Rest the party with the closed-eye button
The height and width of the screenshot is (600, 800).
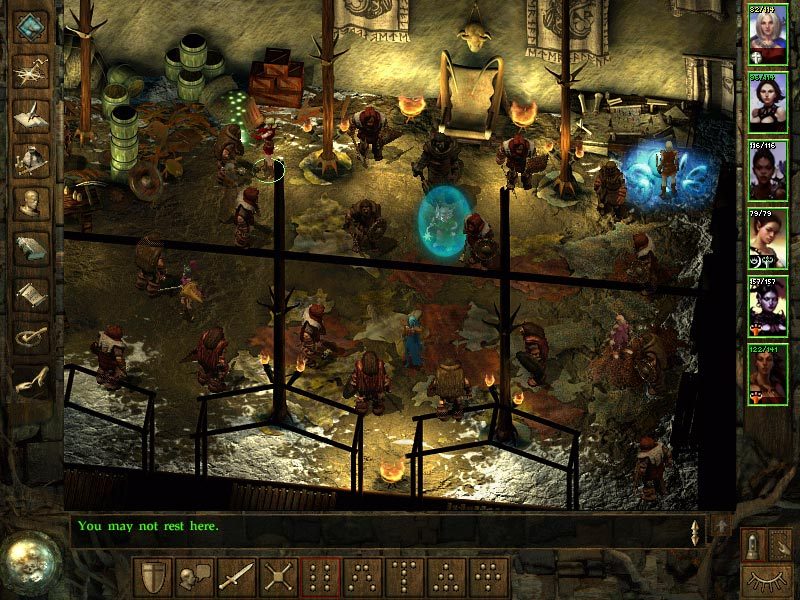(766, 578)
